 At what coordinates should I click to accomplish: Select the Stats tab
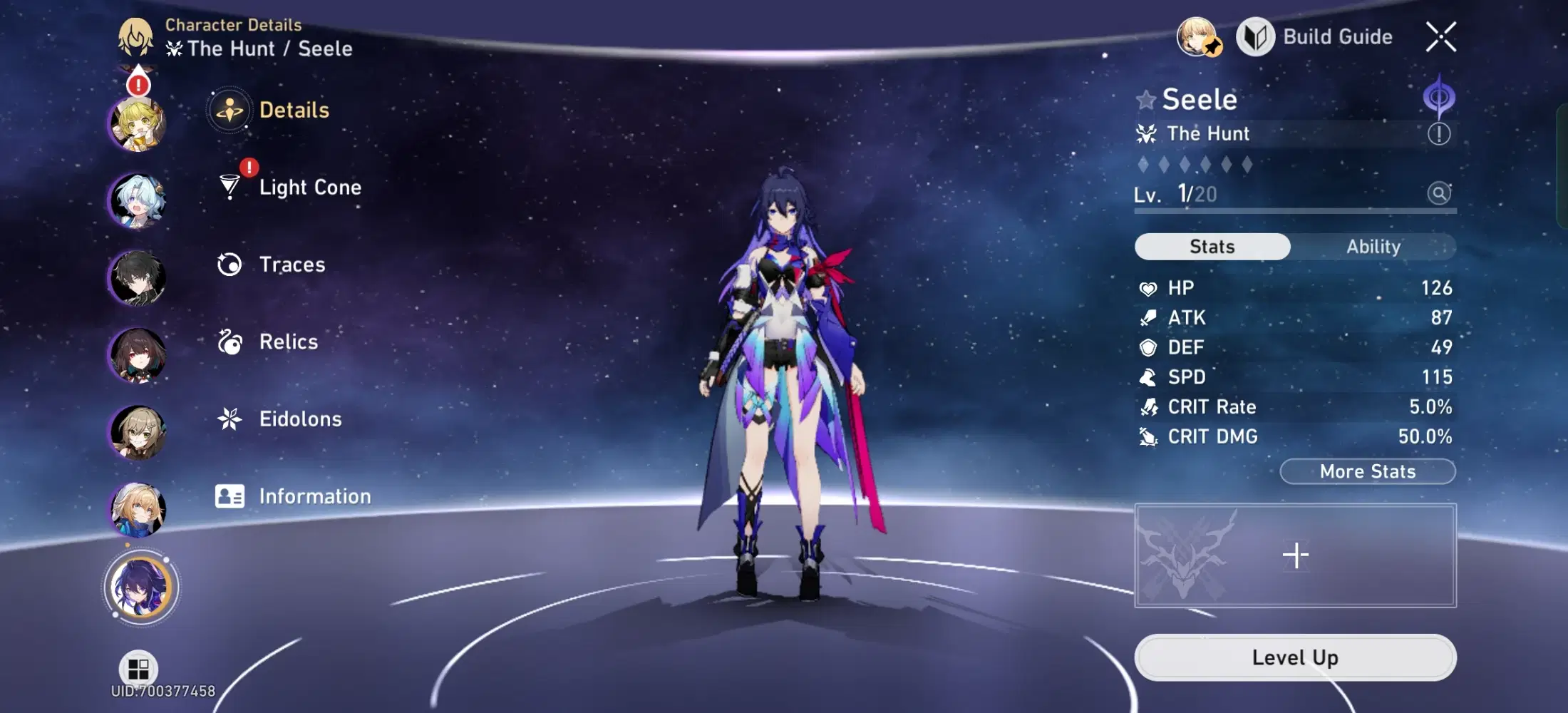pyautogui.click(x=1212, y=246)
